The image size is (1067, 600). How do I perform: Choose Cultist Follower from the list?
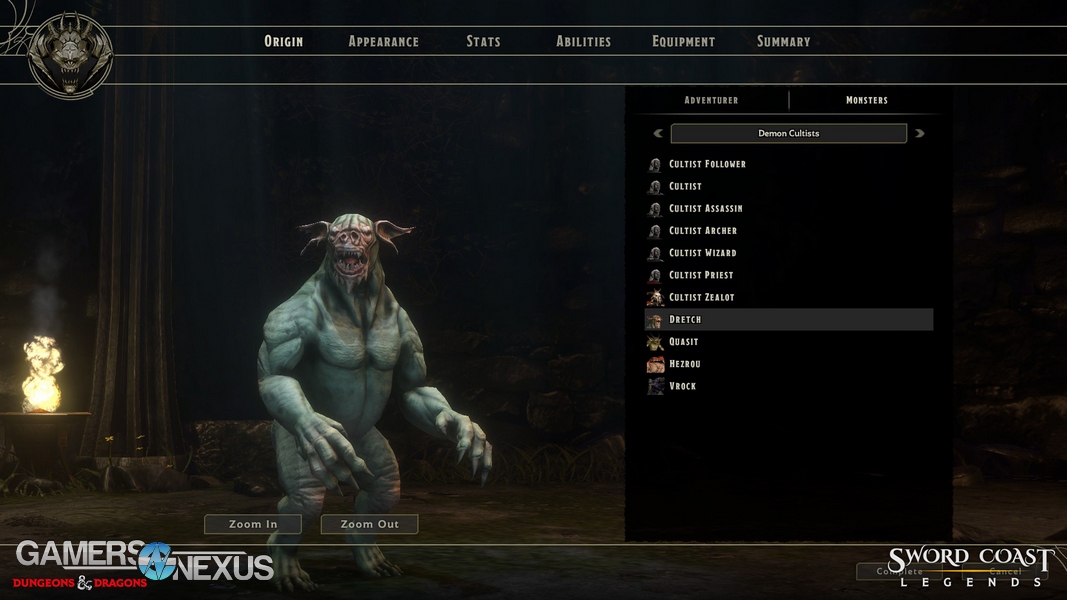(x=707, y=164)
